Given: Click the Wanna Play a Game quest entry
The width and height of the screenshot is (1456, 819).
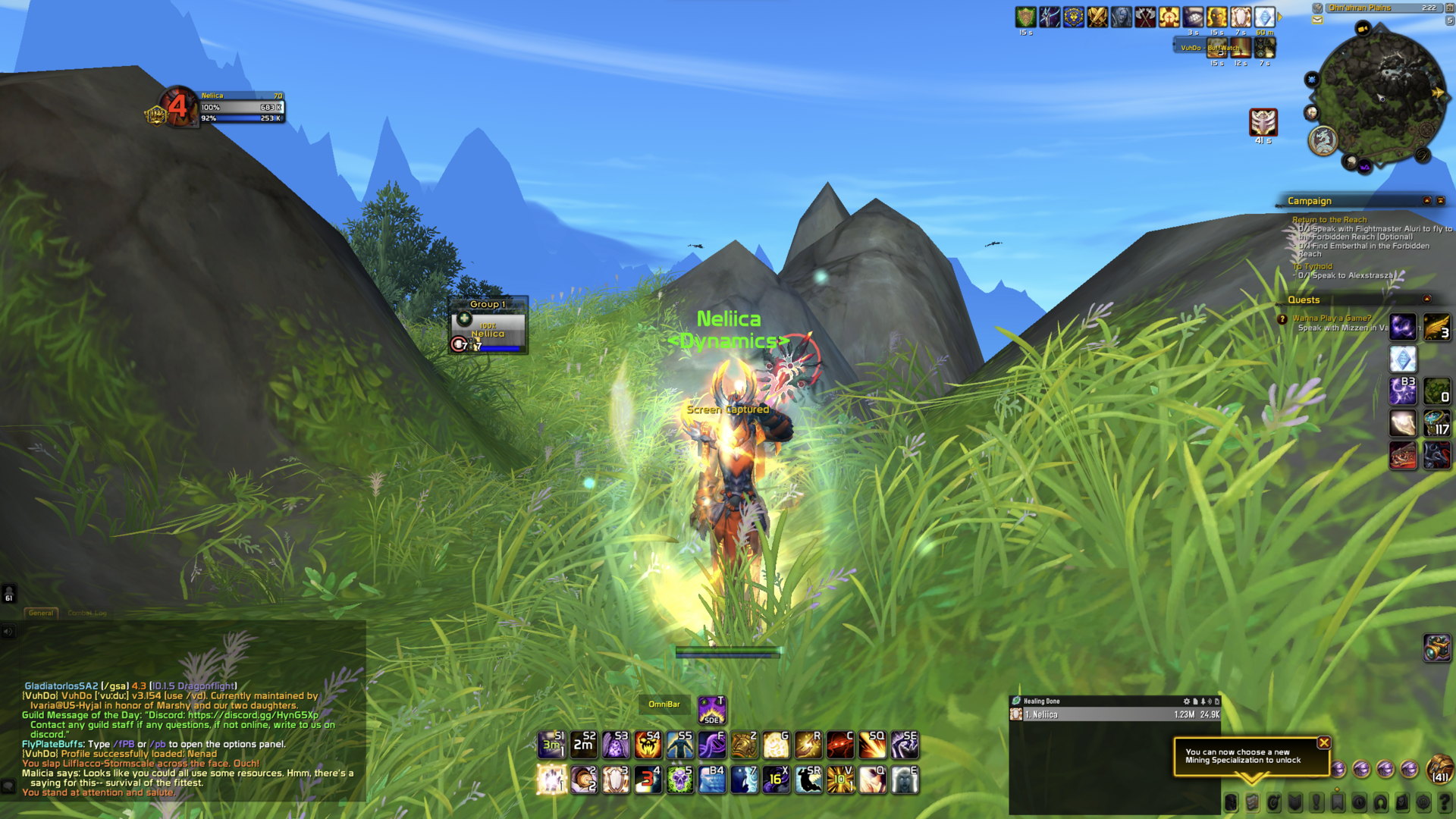Looking at the screenshot, I should 1332,318.
